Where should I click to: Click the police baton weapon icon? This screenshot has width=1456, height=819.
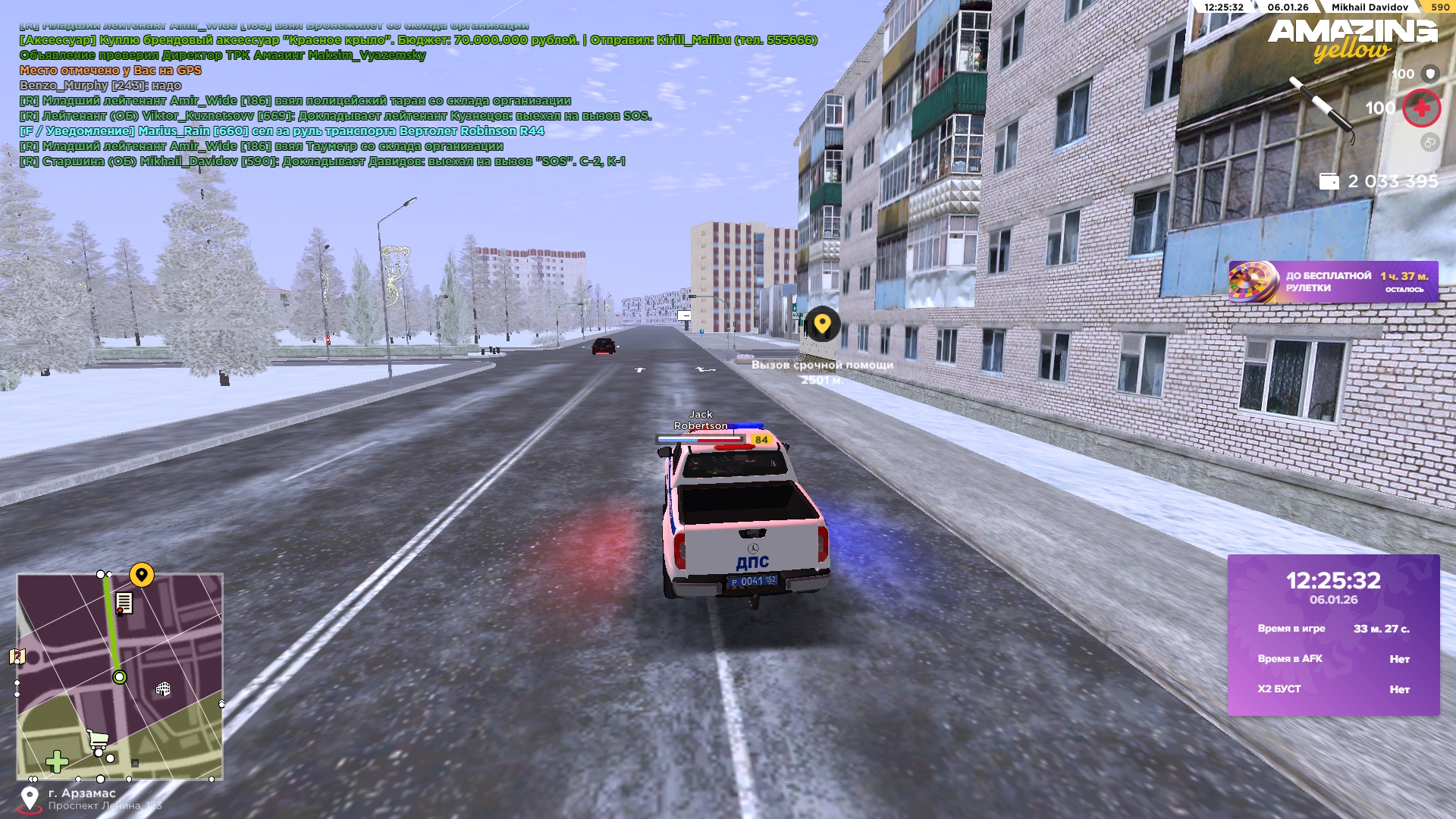(1321, 108)
